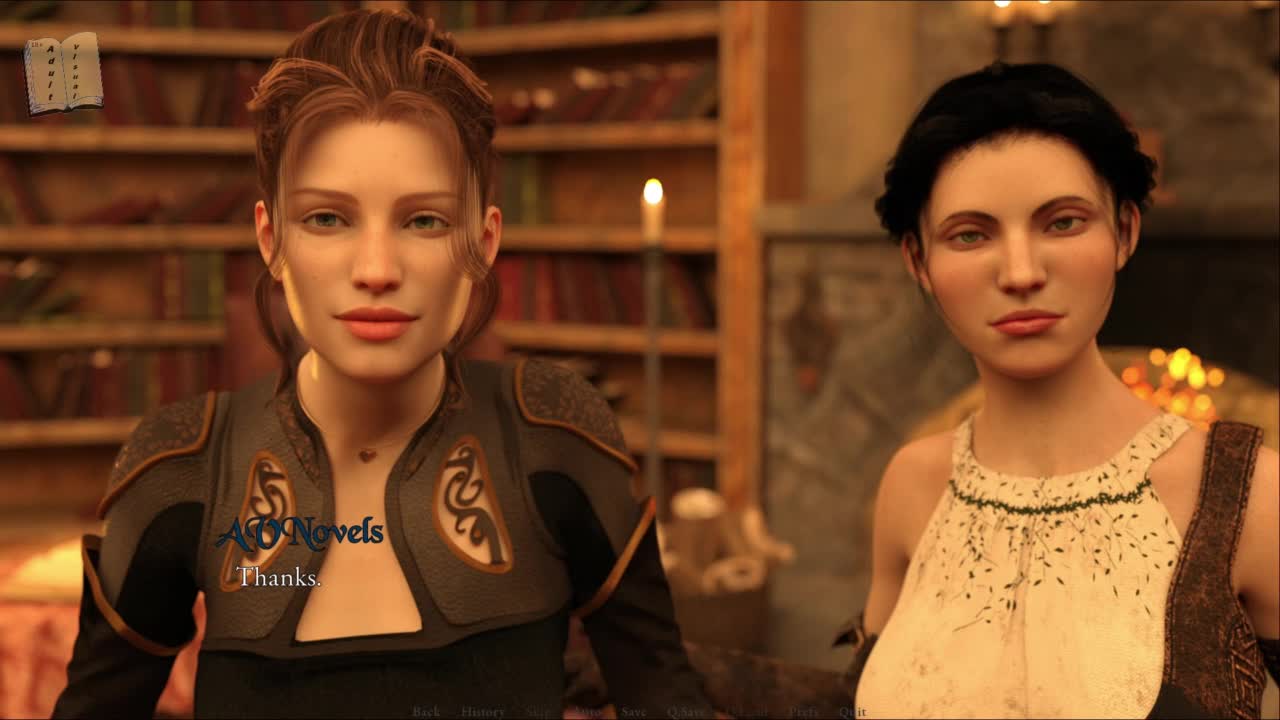Activate Skip mode in quick menu

click(x=538, y=712)
